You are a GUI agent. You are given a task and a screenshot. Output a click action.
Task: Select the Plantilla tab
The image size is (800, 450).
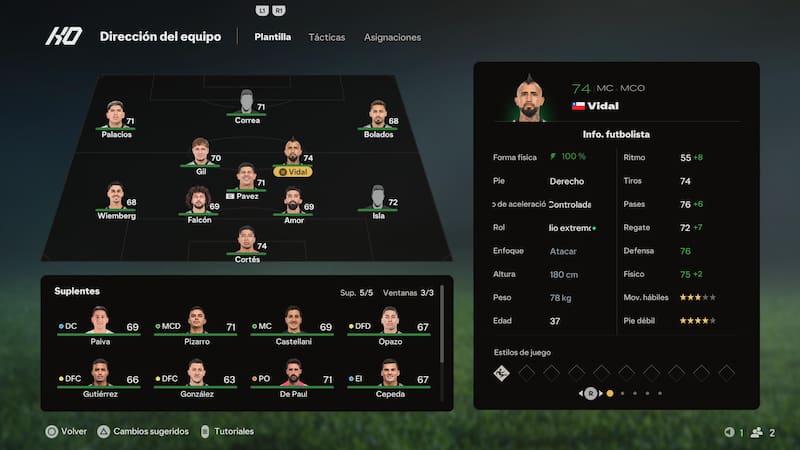click(x=273, y=37)
